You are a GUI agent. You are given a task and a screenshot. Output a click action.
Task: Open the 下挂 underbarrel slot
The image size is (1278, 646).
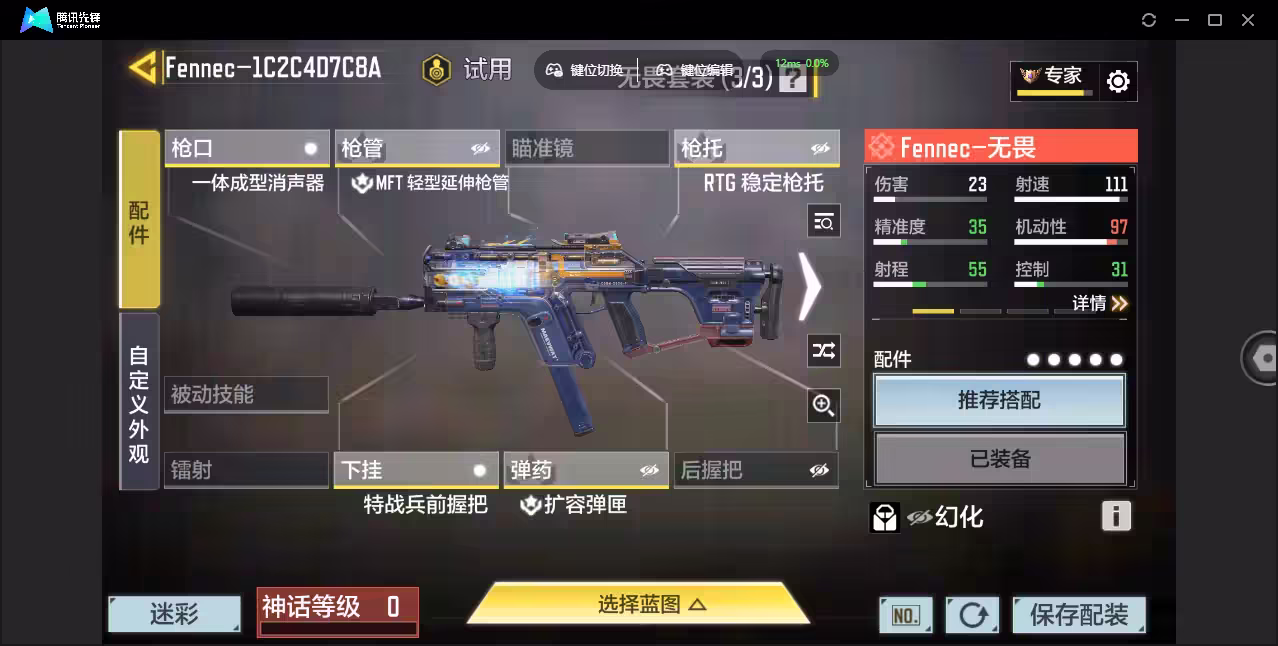(x=416, y=470)
